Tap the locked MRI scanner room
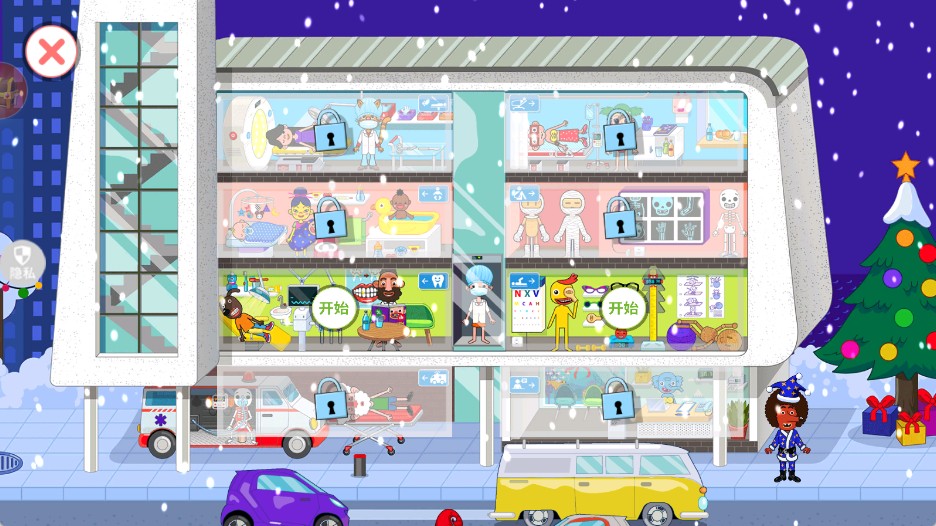Viewport: 936px width, 526px height. [x=329, y=131]
